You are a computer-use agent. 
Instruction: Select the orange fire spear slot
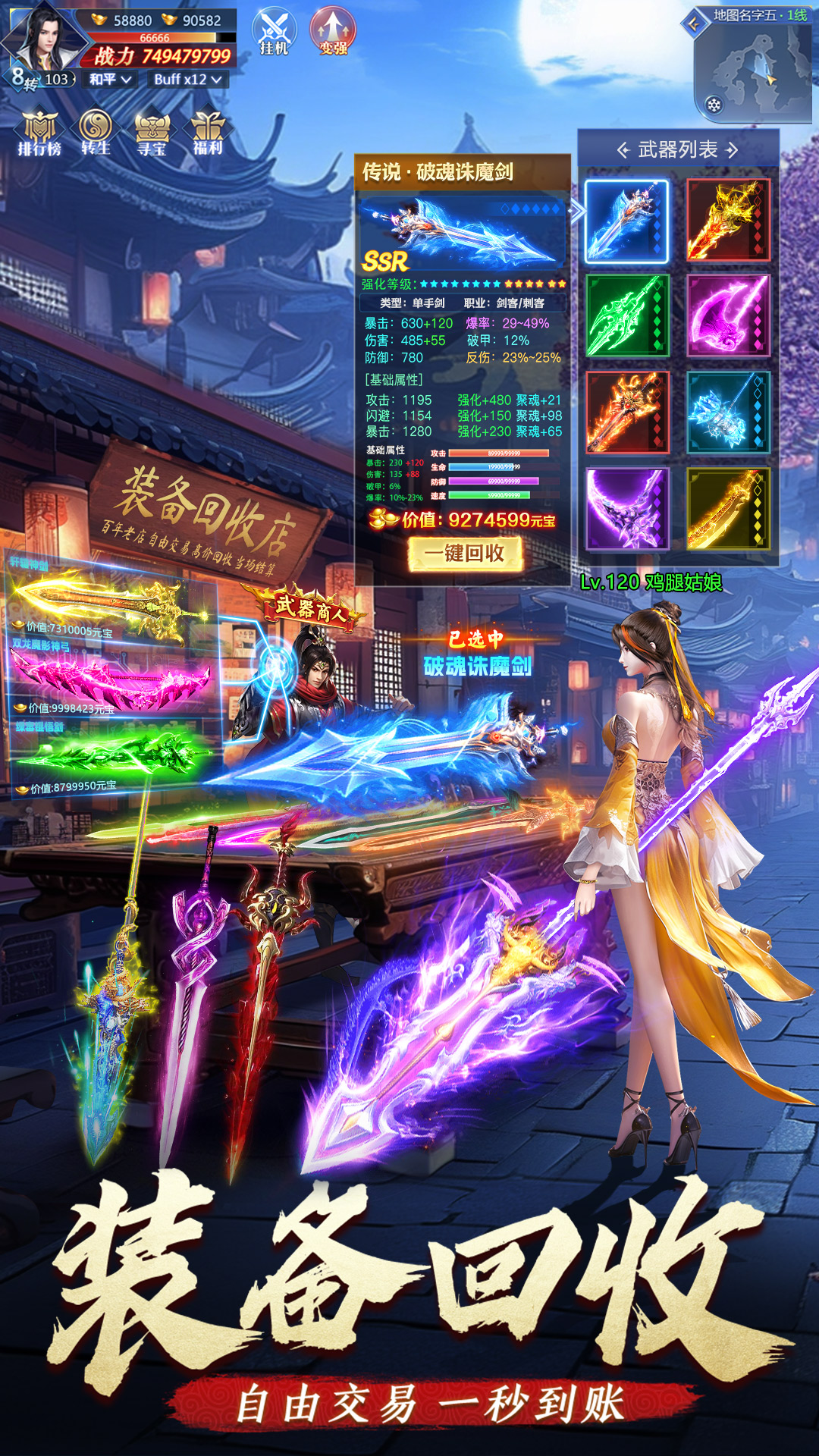(626, 413)
